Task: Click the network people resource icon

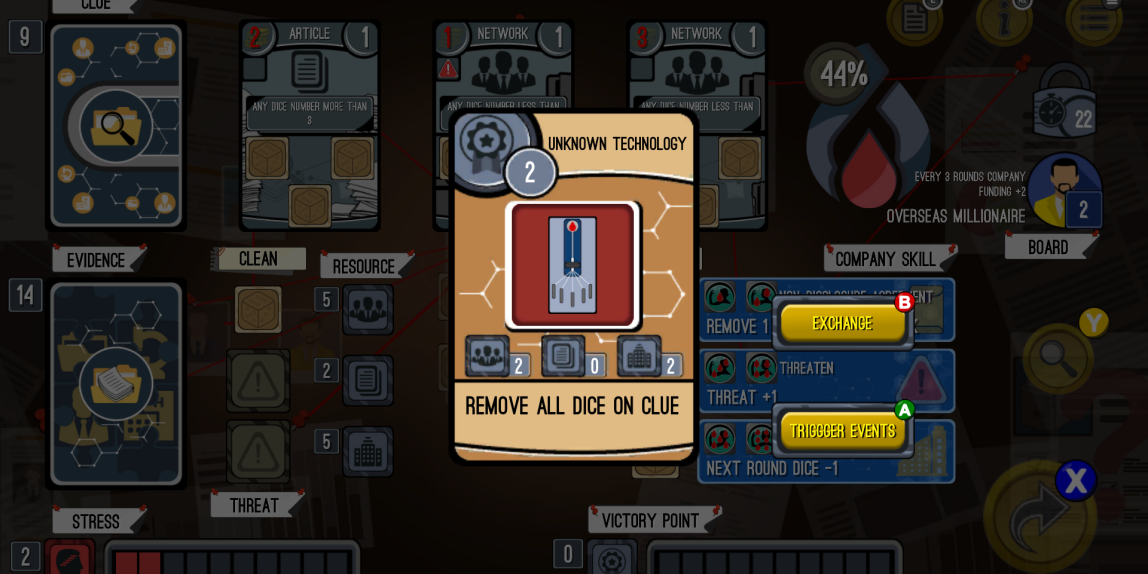Action: pyautogui.click(x=367, y=309)
